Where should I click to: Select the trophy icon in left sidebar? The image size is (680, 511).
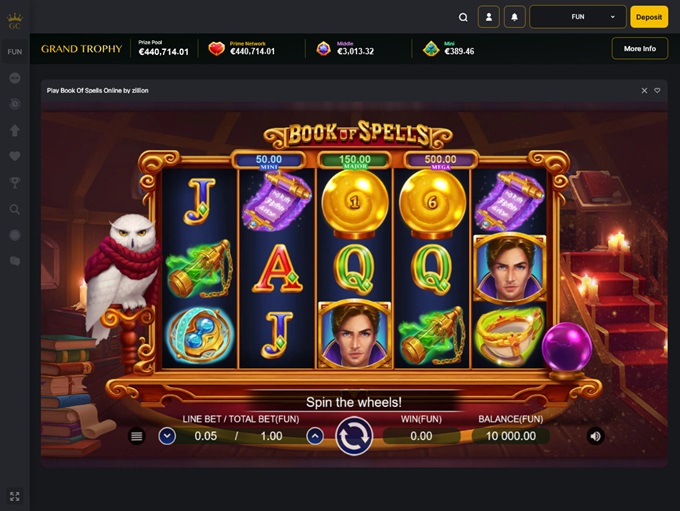[x=15, y=183]
